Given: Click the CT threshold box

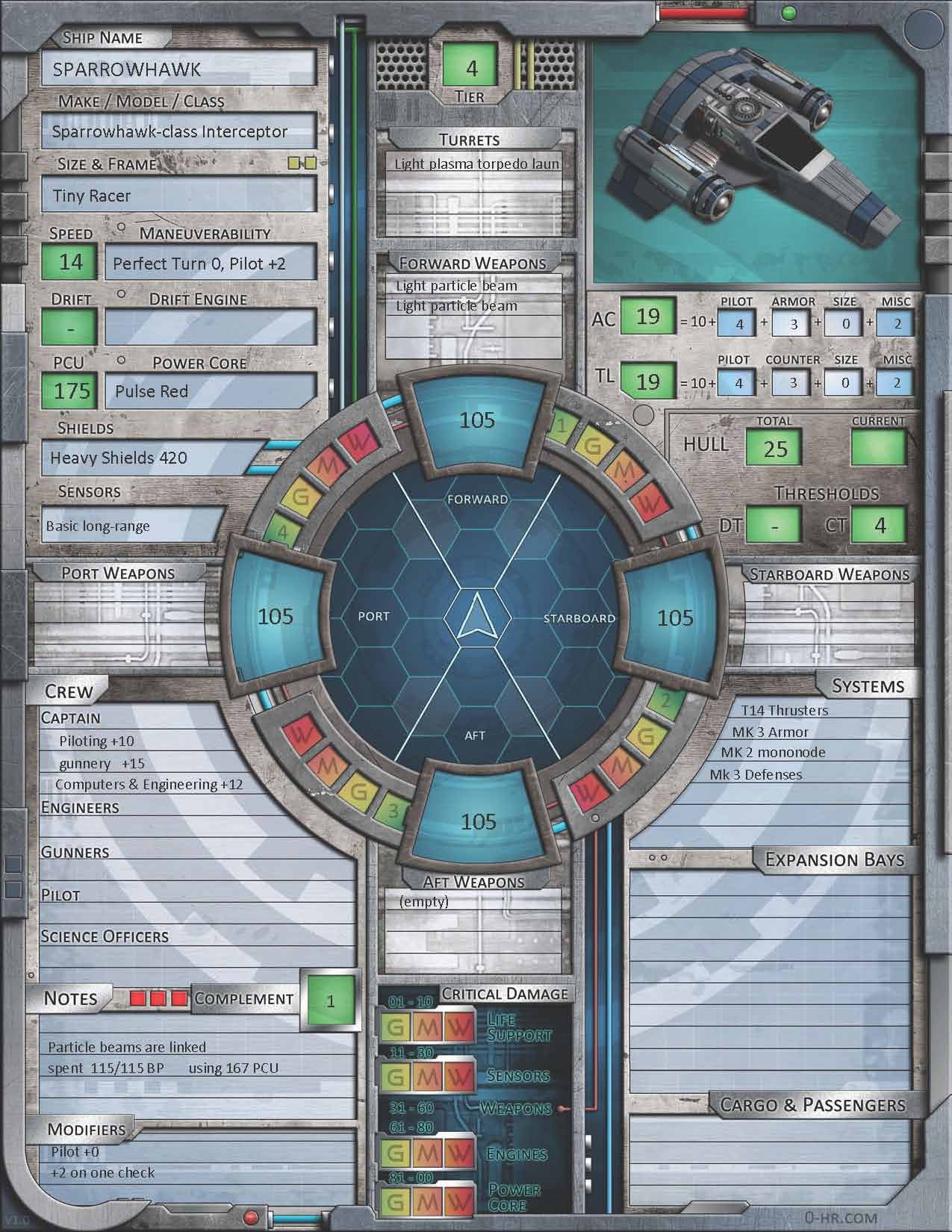Looking at the screenshot, I should 879,526.
